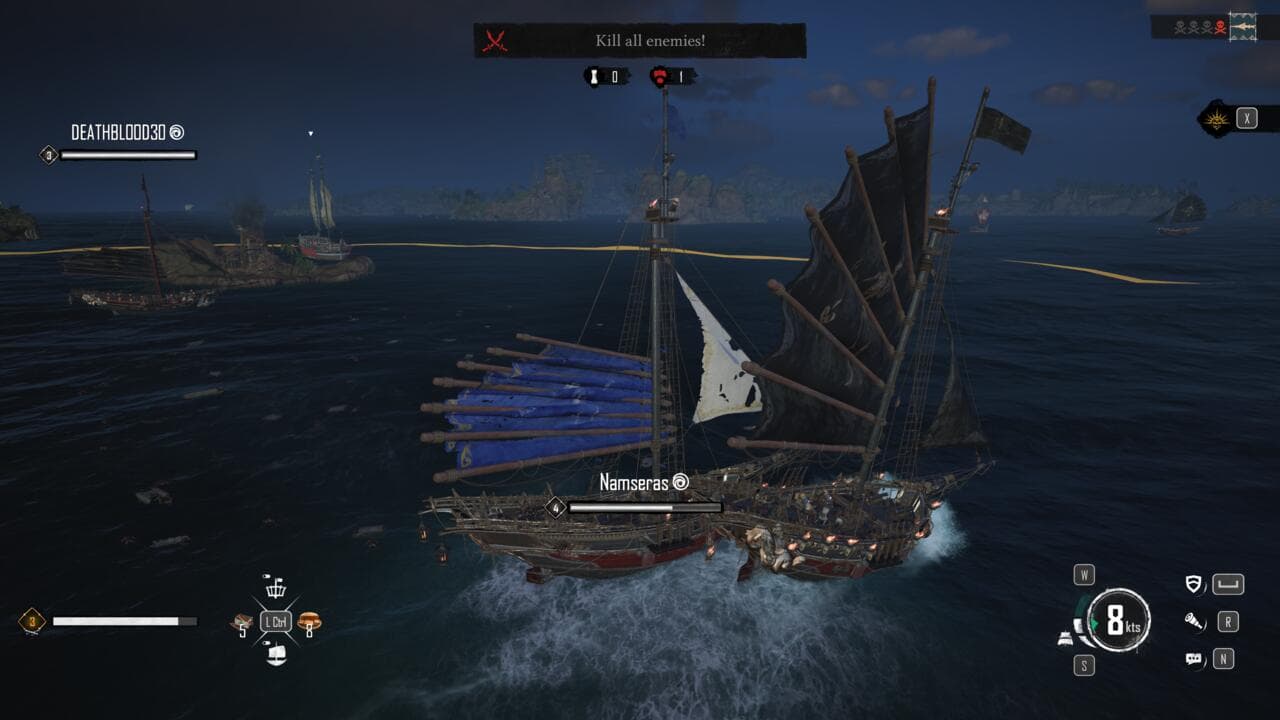Click the 8 kts speed dial
1280x720 pixels.
click(1119, 621)
